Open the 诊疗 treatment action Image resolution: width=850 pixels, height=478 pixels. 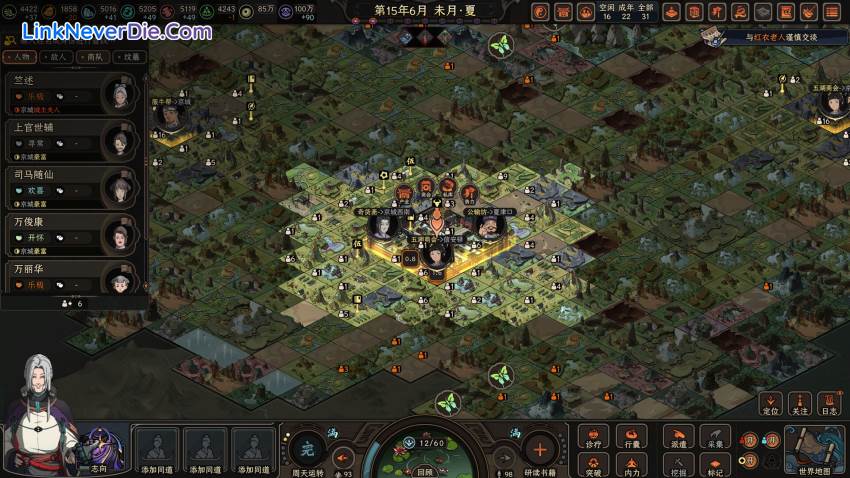coord(595,437)
